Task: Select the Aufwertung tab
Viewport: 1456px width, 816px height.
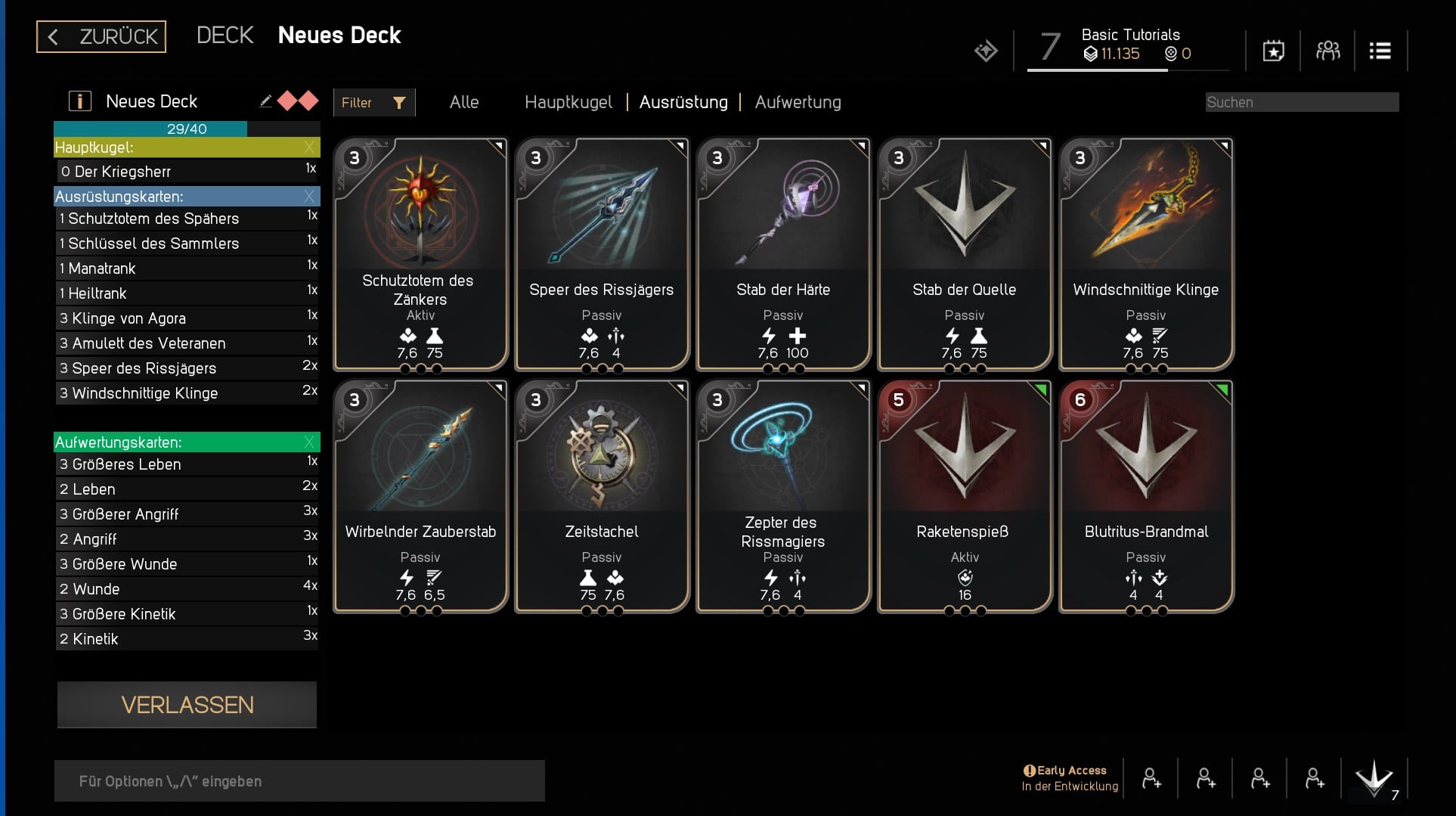Action: pyautogui.click(x=798, y=102)
